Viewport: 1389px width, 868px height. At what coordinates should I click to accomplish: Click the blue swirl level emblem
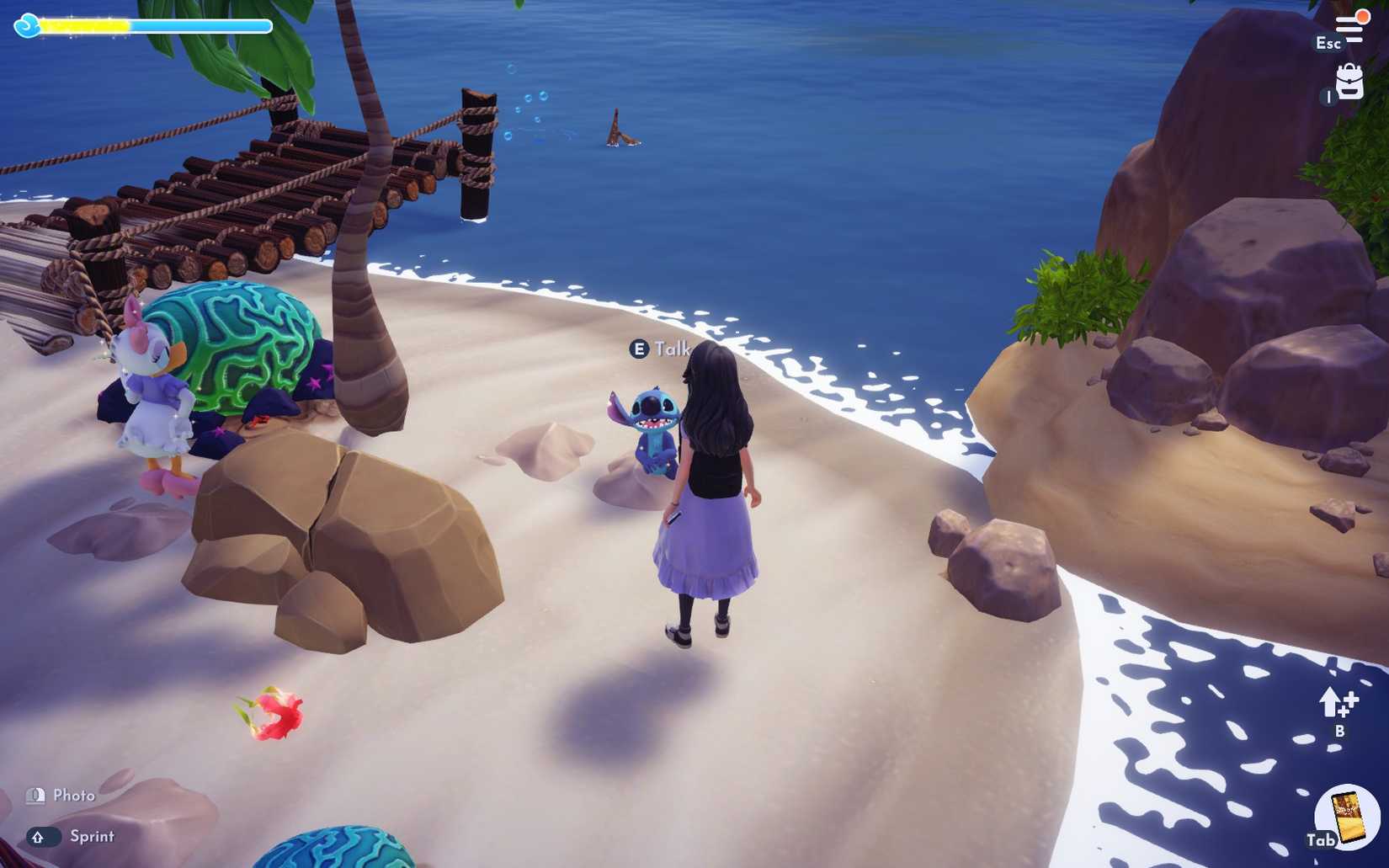27,24
